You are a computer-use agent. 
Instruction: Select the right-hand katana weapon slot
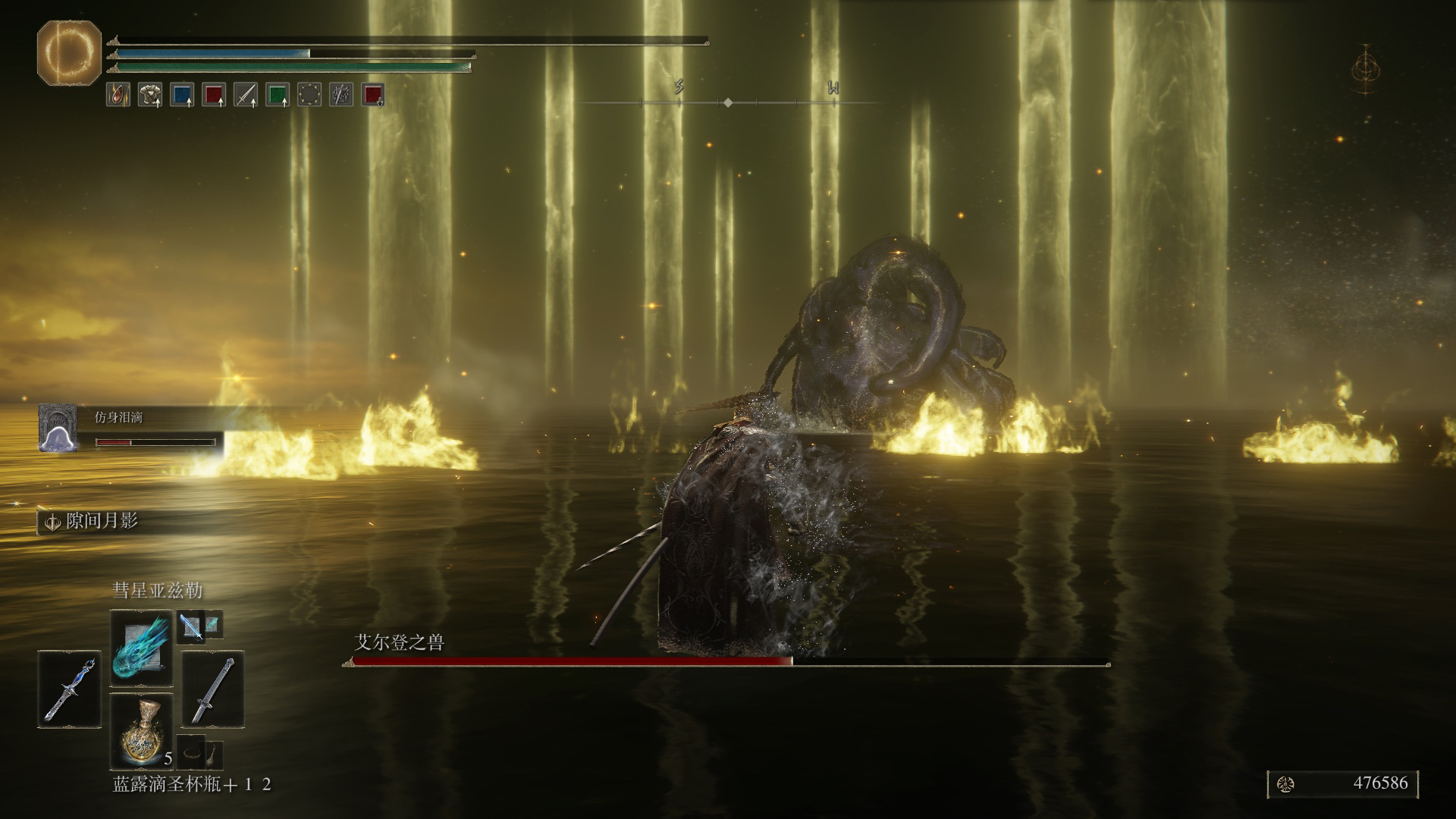[x=212, y=689]
